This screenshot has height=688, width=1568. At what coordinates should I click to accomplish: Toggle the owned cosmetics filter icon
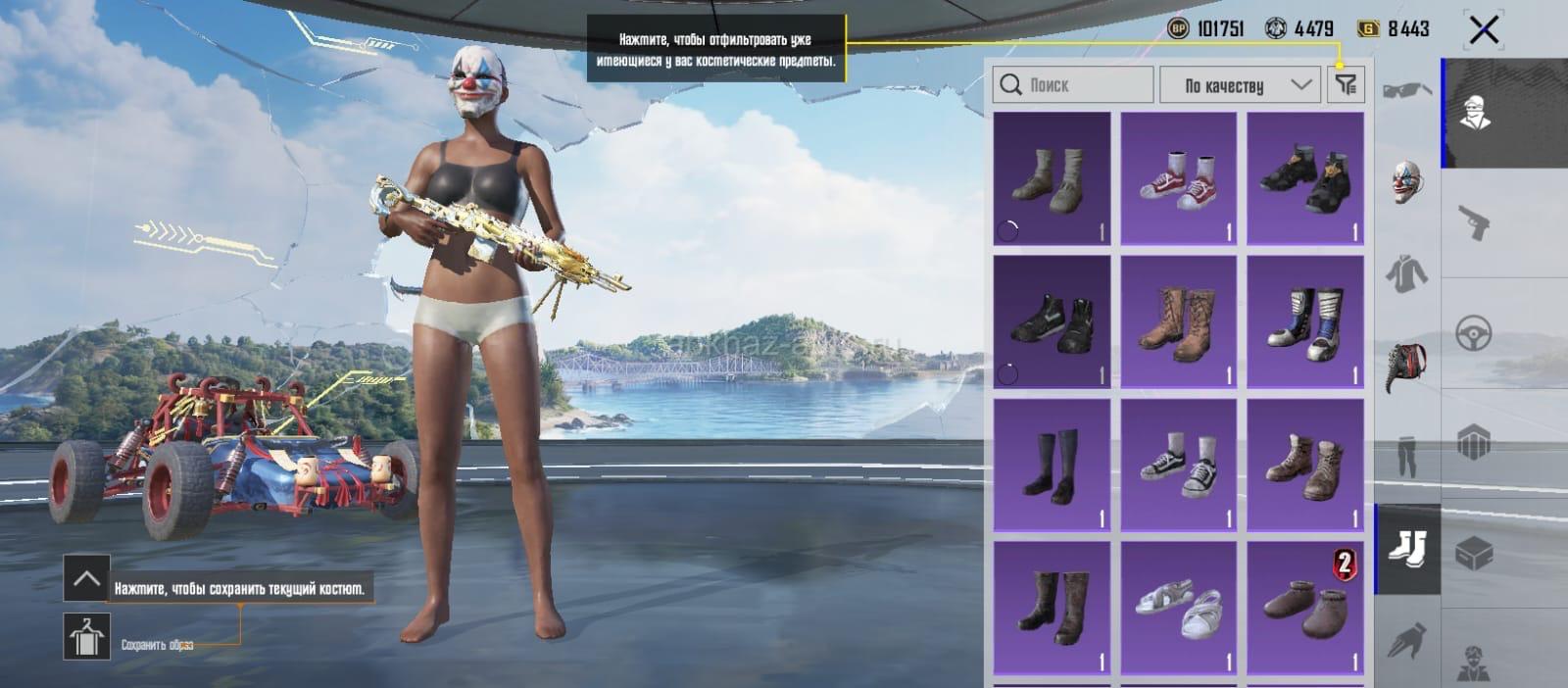(1347, 85)
